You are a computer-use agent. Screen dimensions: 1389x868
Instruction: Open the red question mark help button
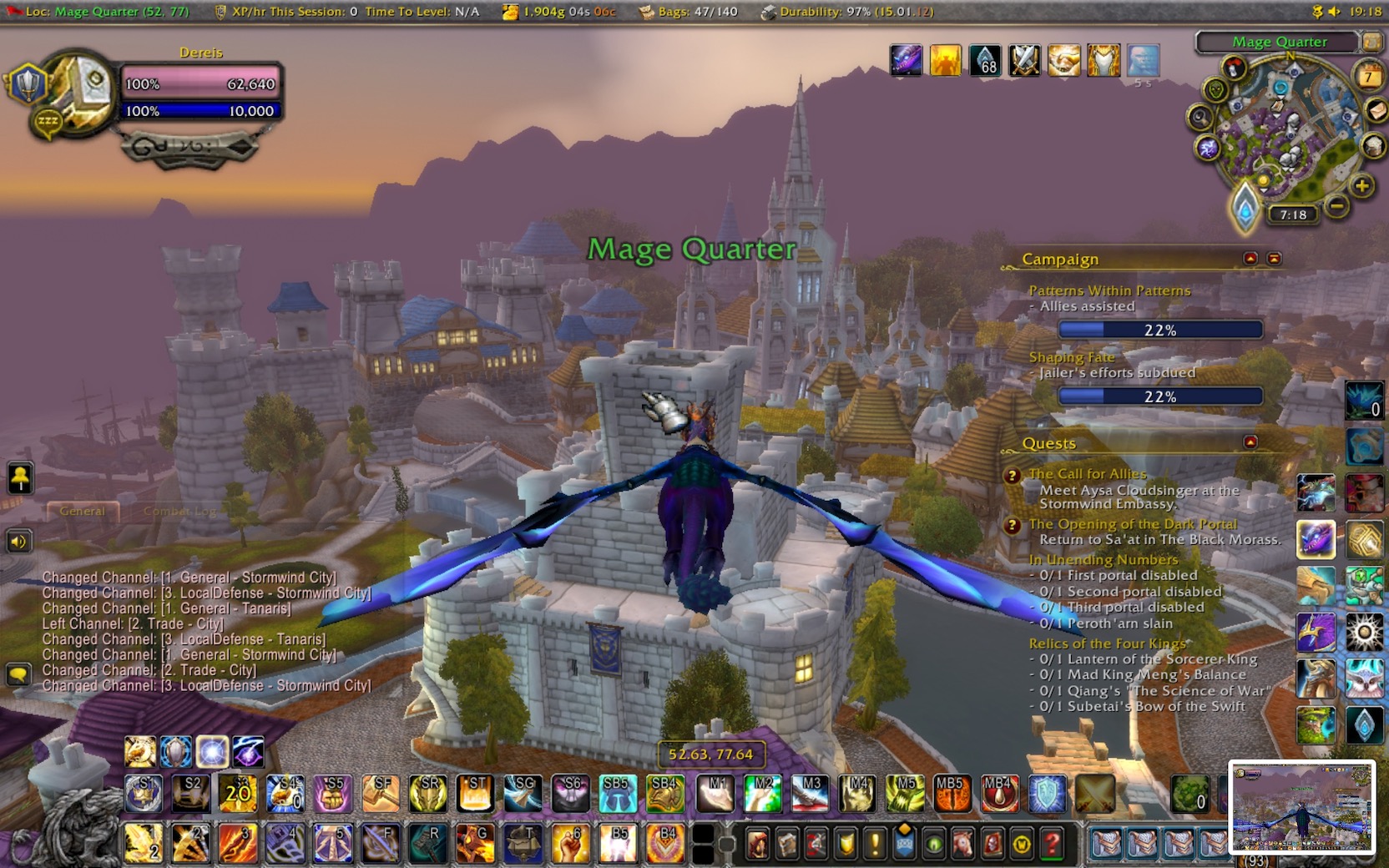1052,844
